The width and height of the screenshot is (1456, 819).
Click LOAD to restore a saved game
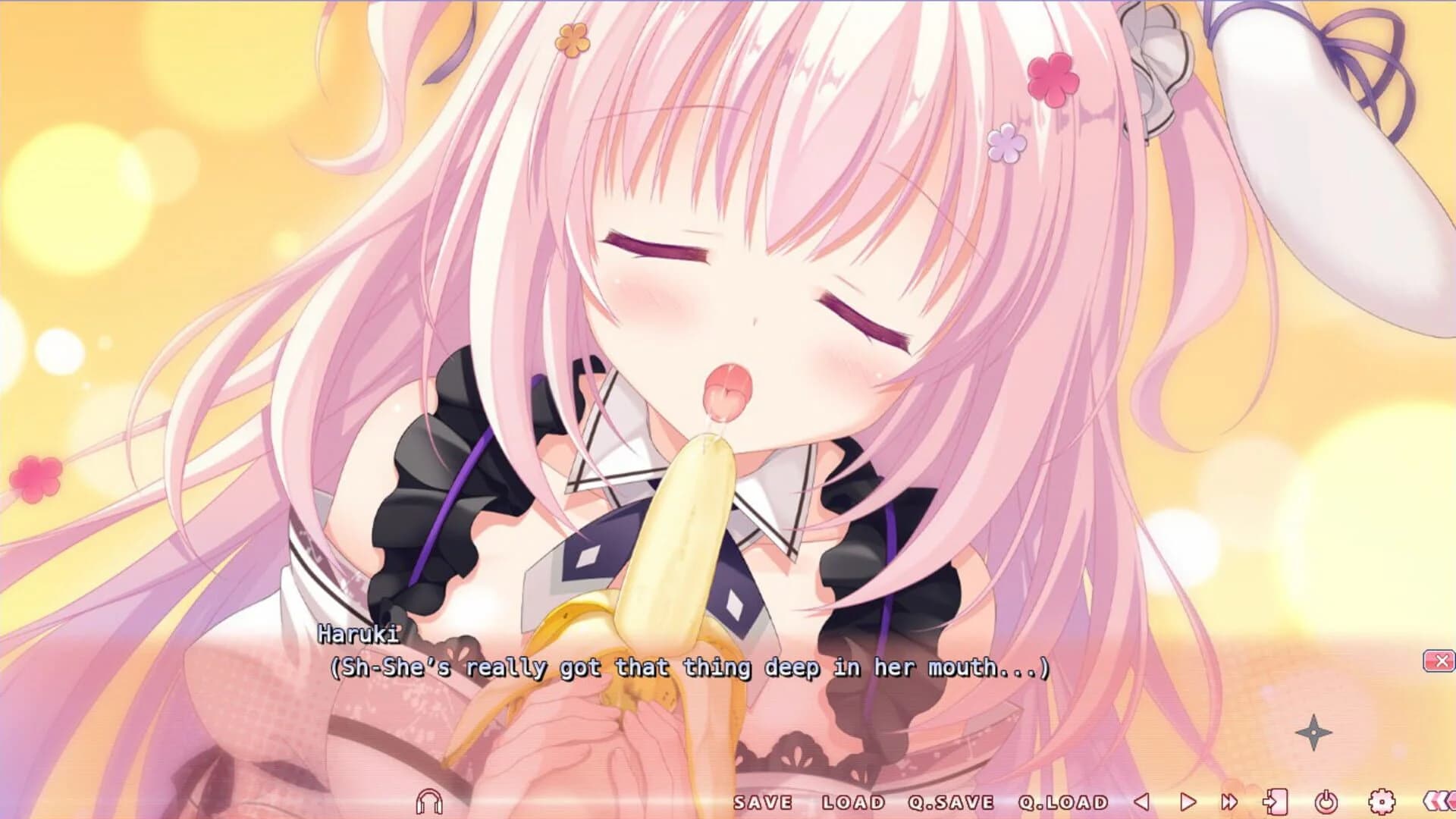tap(852, 801)
